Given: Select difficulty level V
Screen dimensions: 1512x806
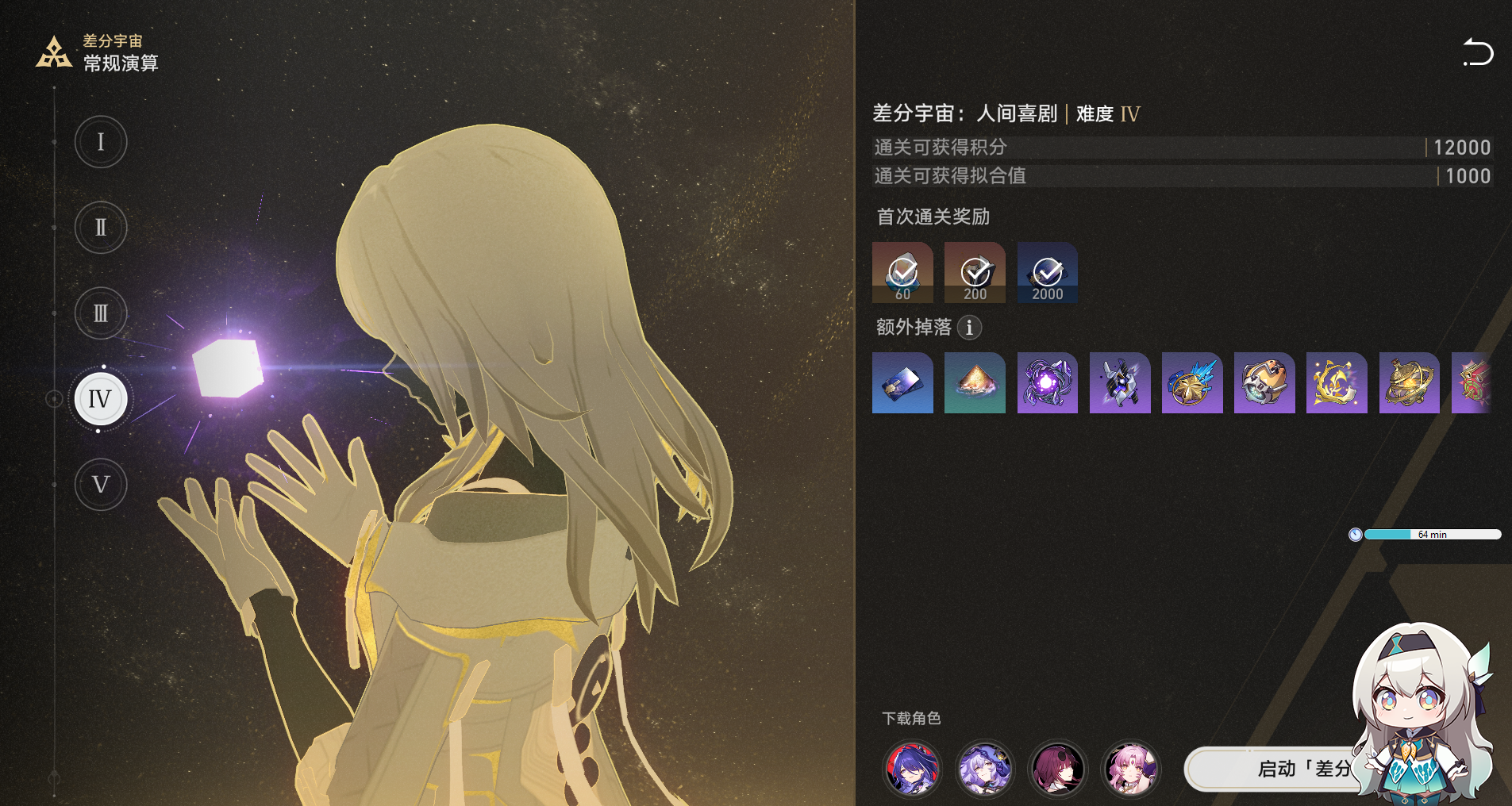Looking at the screenshot, I should click(100, 484).
